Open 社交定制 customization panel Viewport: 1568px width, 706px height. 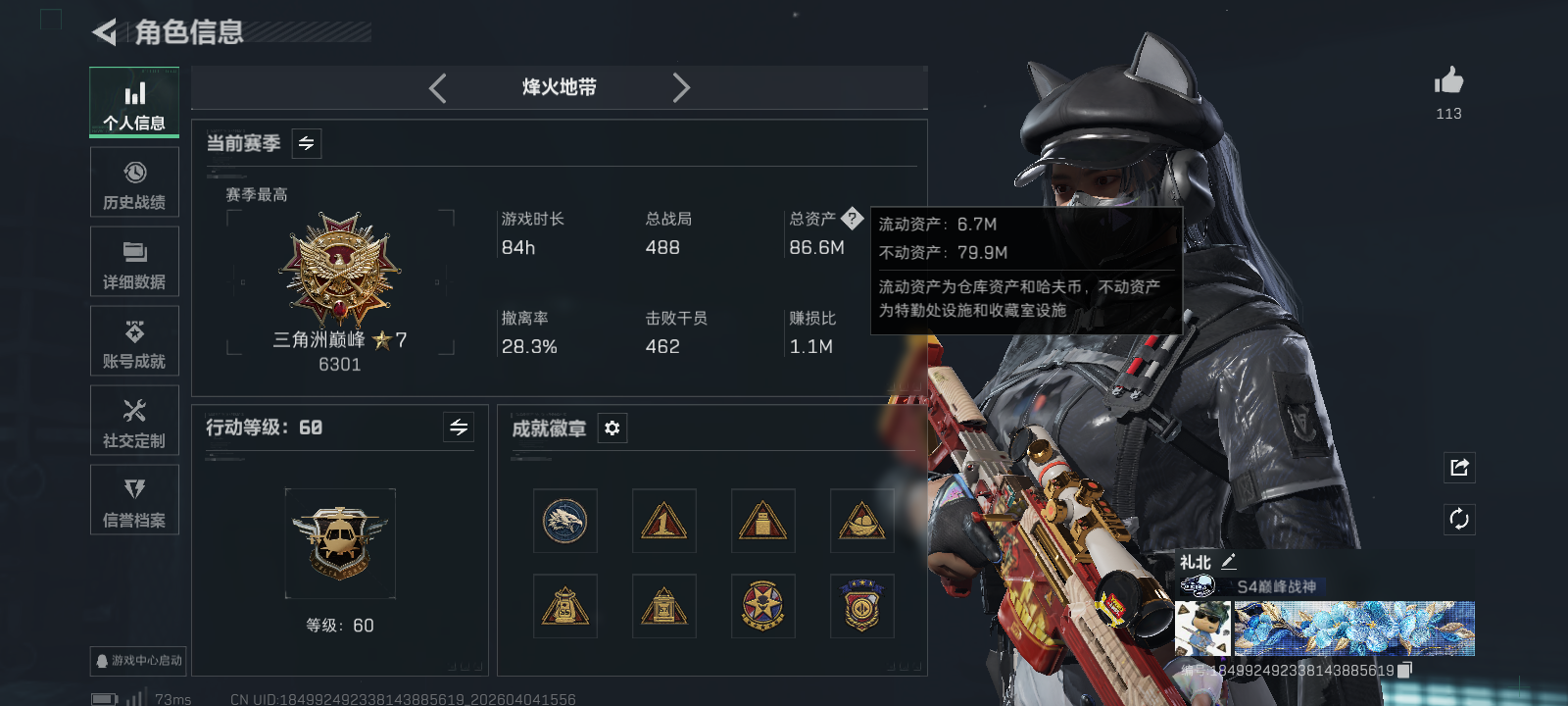pyautogui.click(x=134, y=421)
